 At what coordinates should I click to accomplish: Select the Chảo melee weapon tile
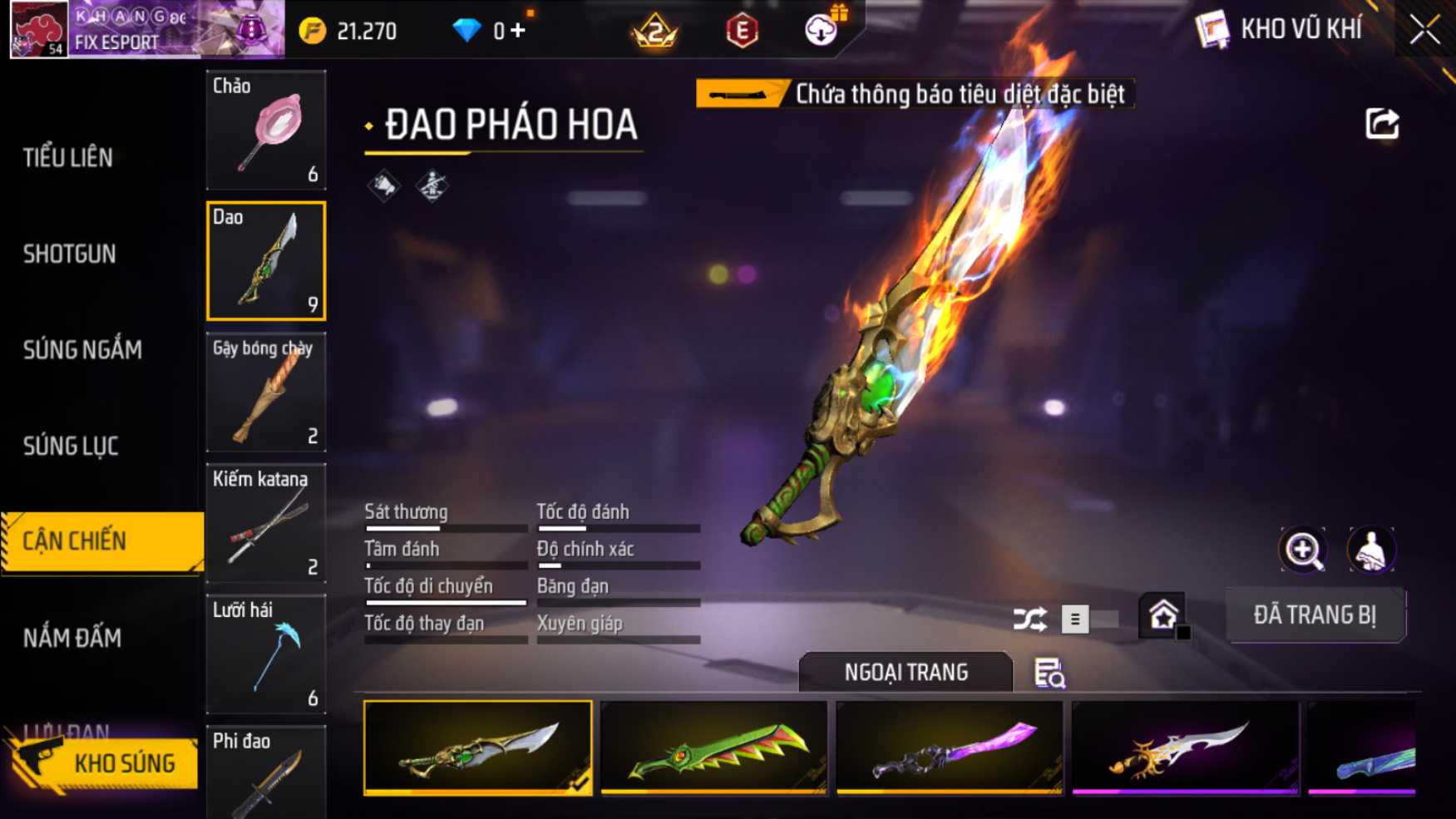[266, 131]
